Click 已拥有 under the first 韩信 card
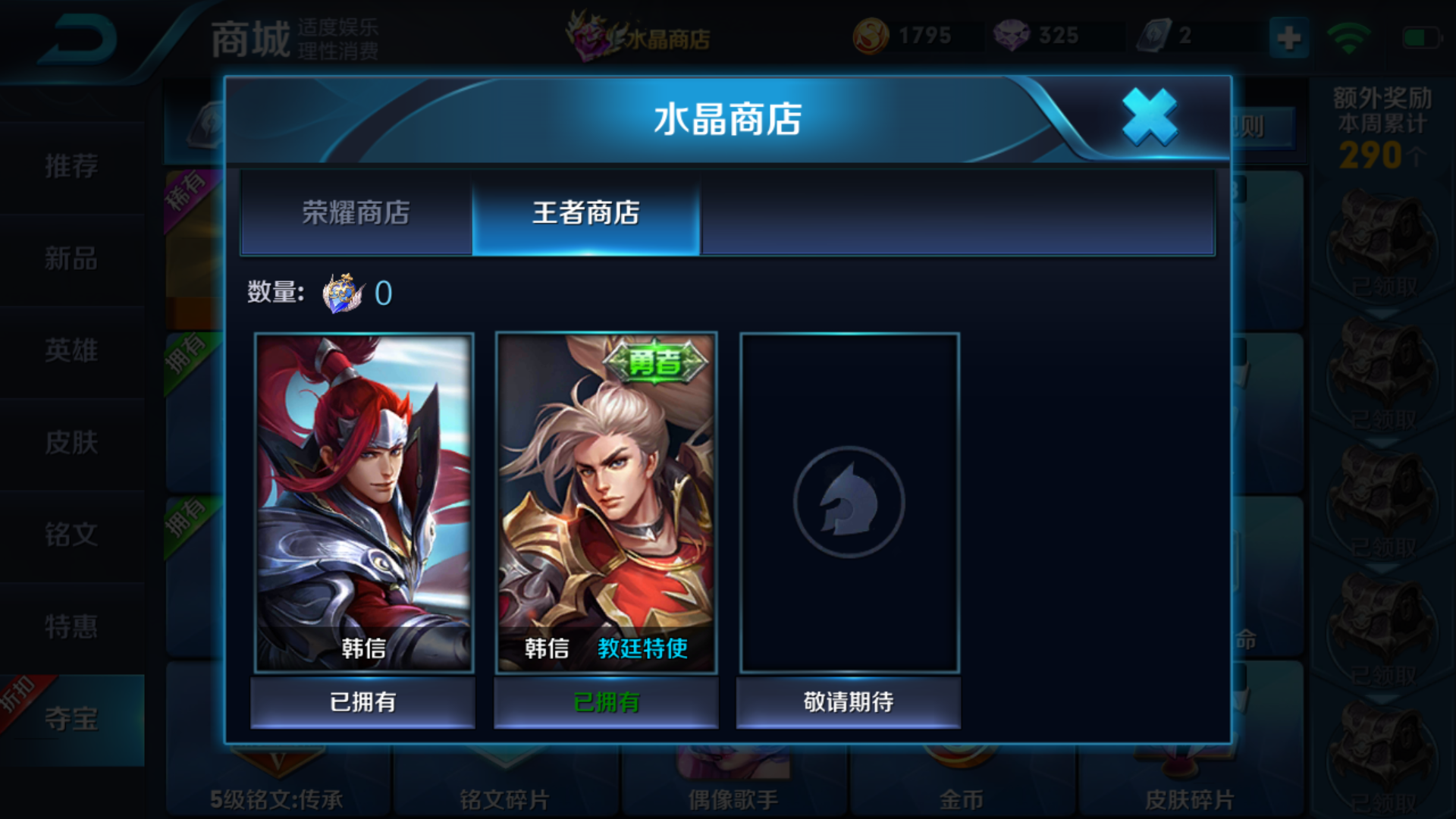Screen dimensions: 1456x819 (362, 701)
